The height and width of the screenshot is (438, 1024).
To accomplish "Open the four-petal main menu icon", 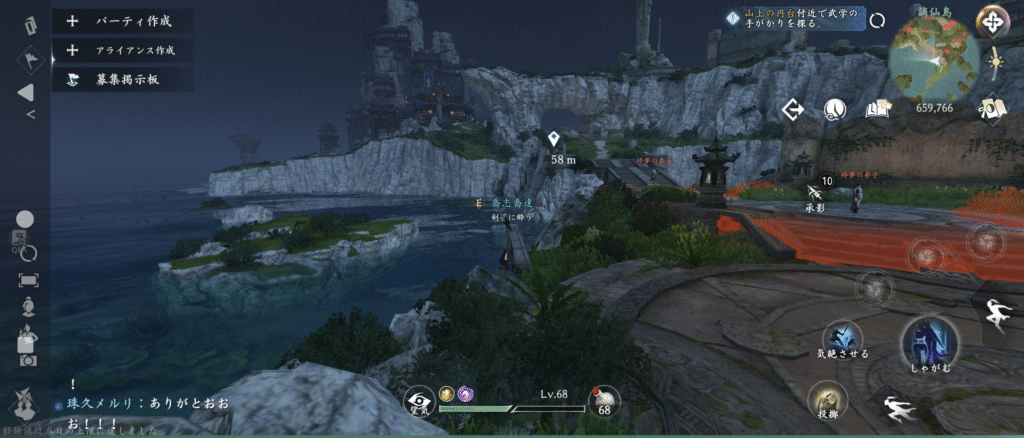I will 991,21.
